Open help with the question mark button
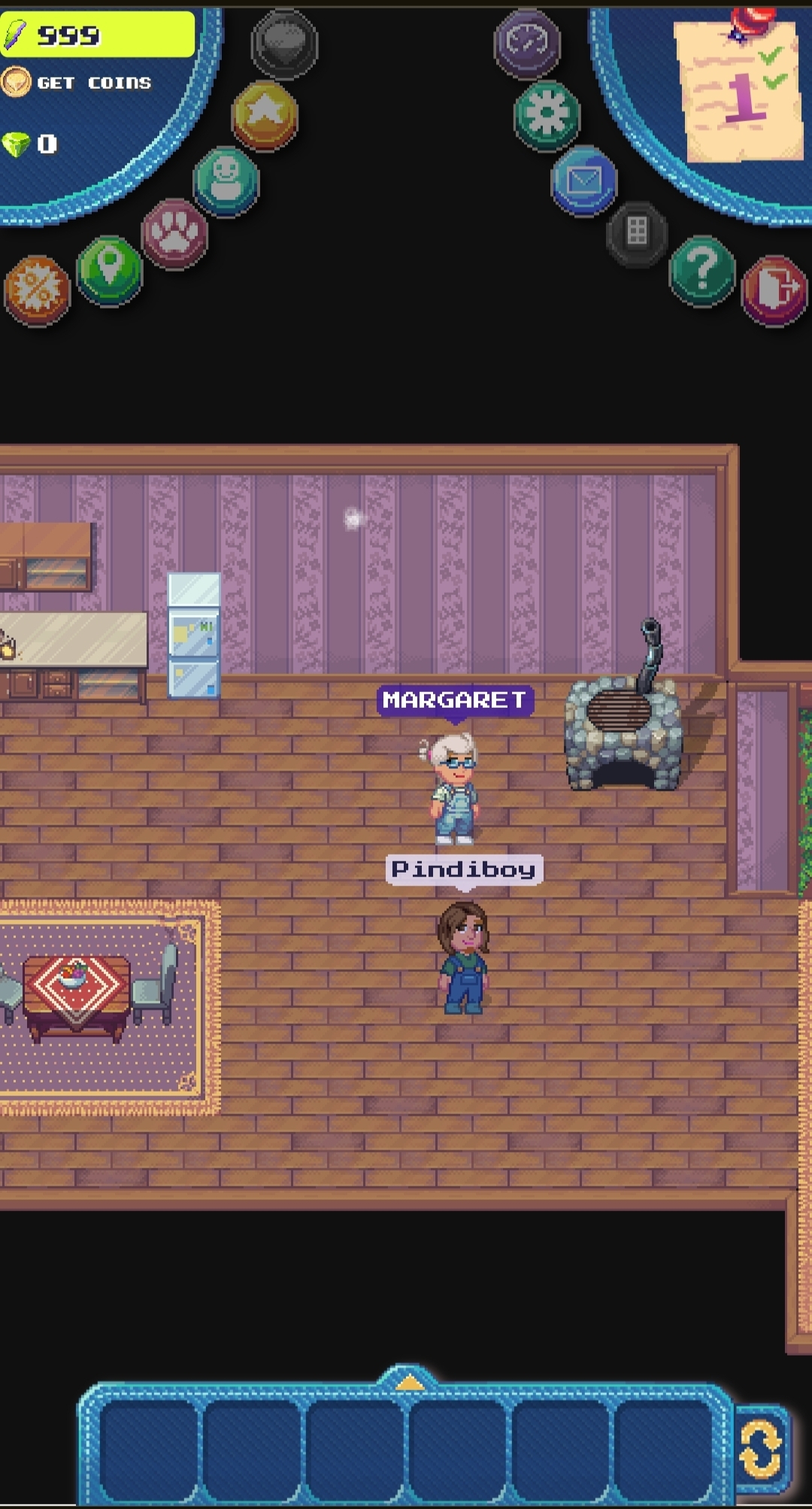Screen dimensions: 812x1509 (x=701, y=270)
